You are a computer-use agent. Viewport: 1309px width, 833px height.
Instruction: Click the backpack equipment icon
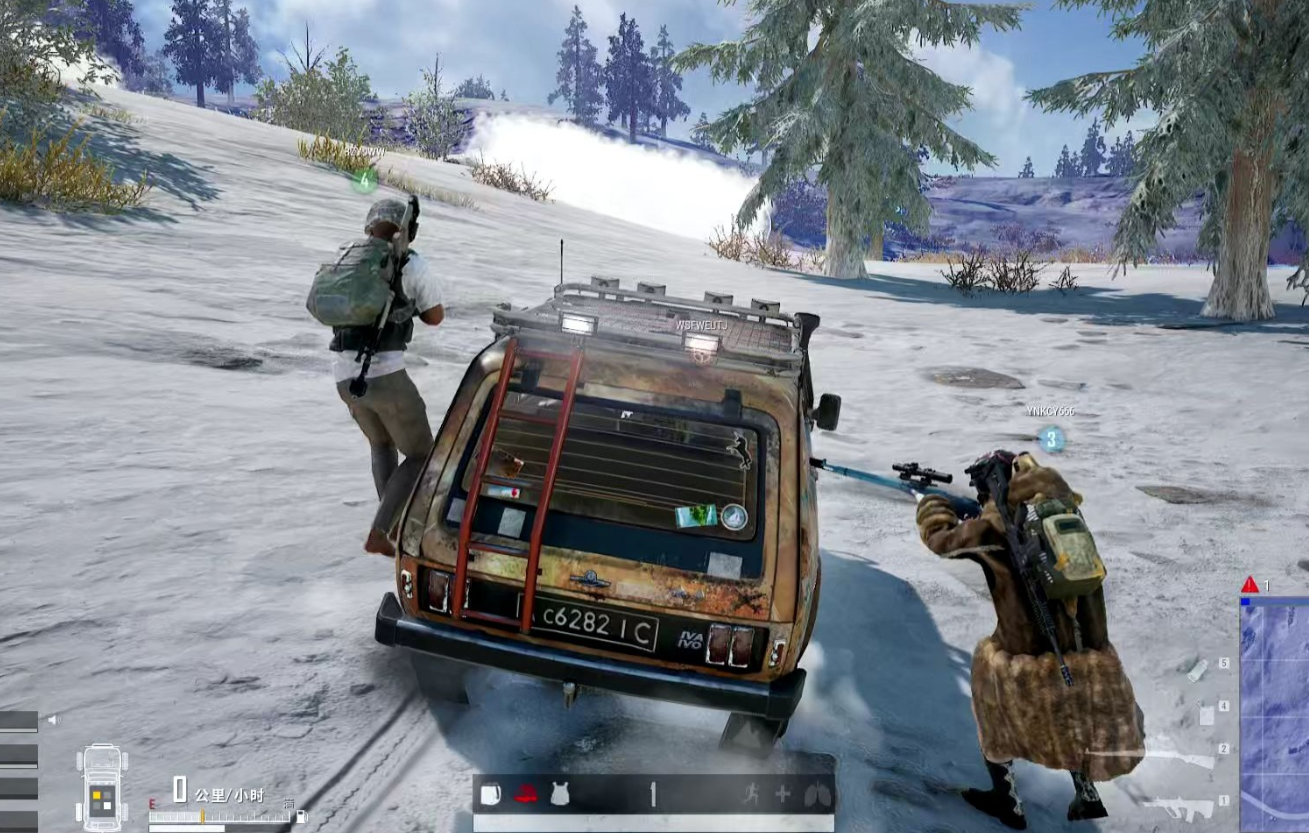pyautogui.click(x=490, y=794)
